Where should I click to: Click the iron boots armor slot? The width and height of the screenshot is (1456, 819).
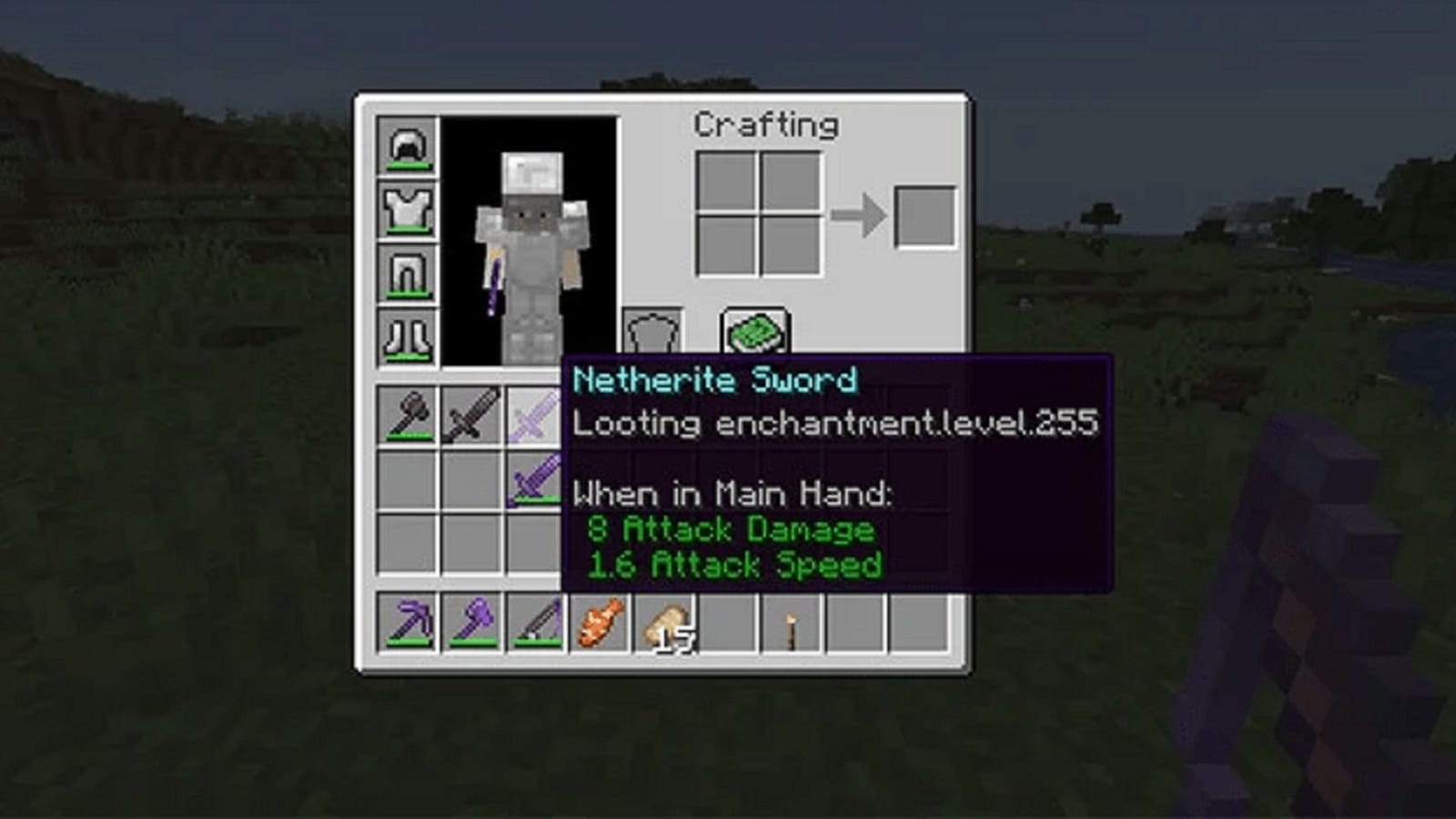pos(409,337)
